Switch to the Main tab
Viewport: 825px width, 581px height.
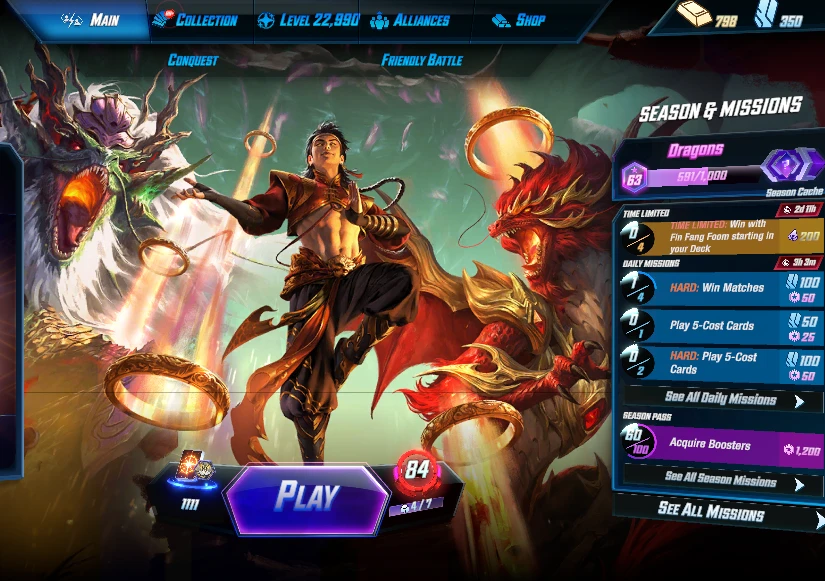pos(91,20)
